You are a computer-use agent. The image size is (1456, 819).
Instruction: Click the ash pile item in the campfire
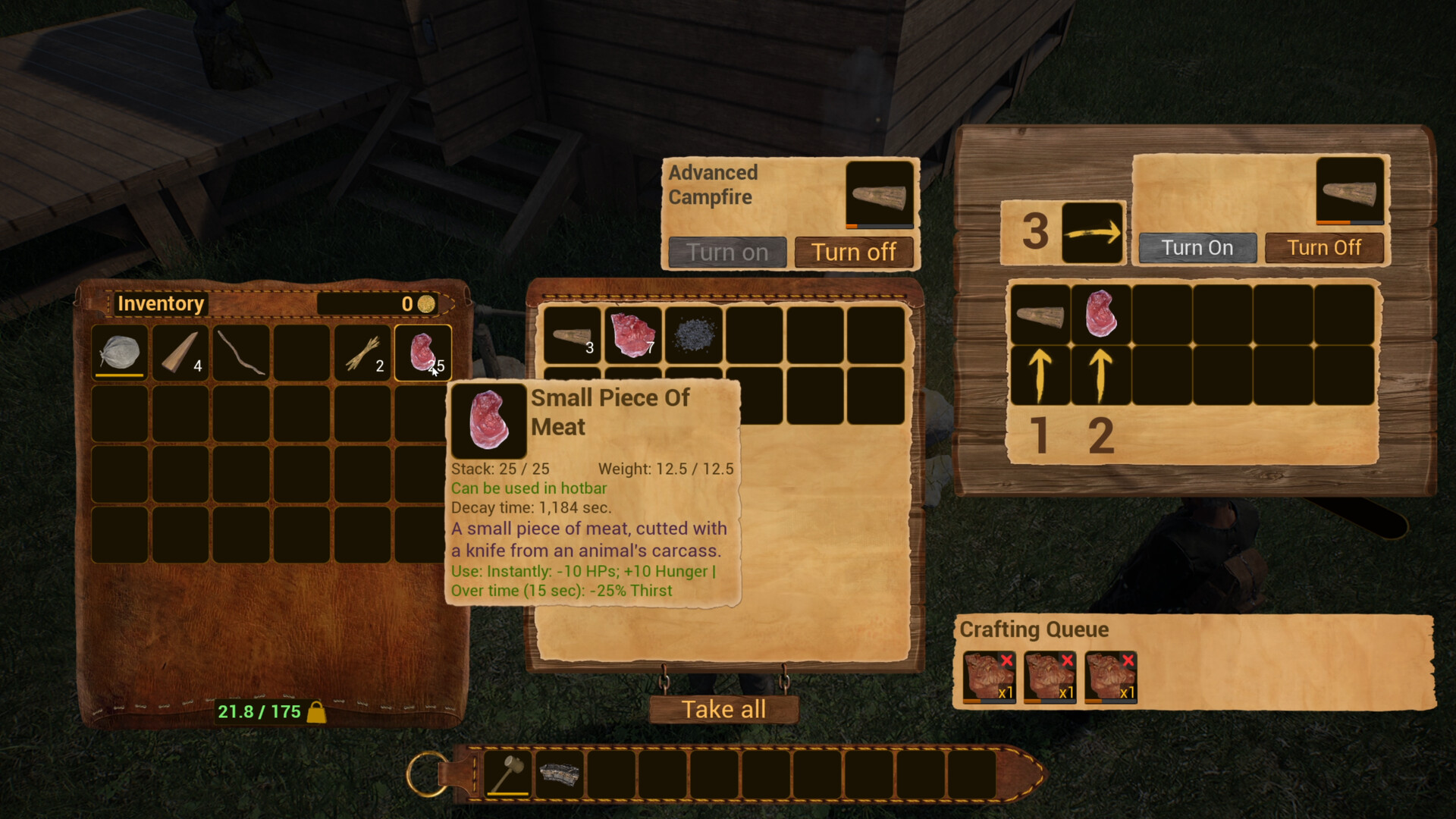695,337
